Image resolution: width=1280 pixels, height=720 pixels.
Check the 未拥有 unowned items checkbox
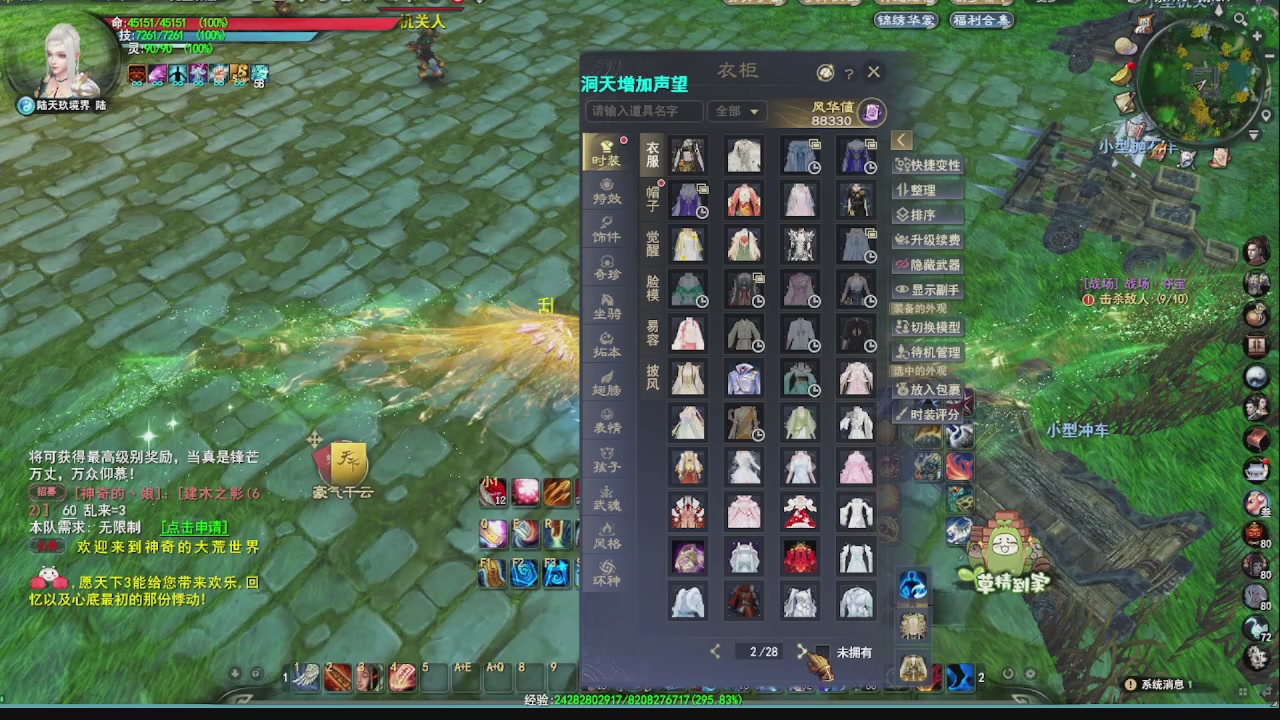click(x=822, y=651)
